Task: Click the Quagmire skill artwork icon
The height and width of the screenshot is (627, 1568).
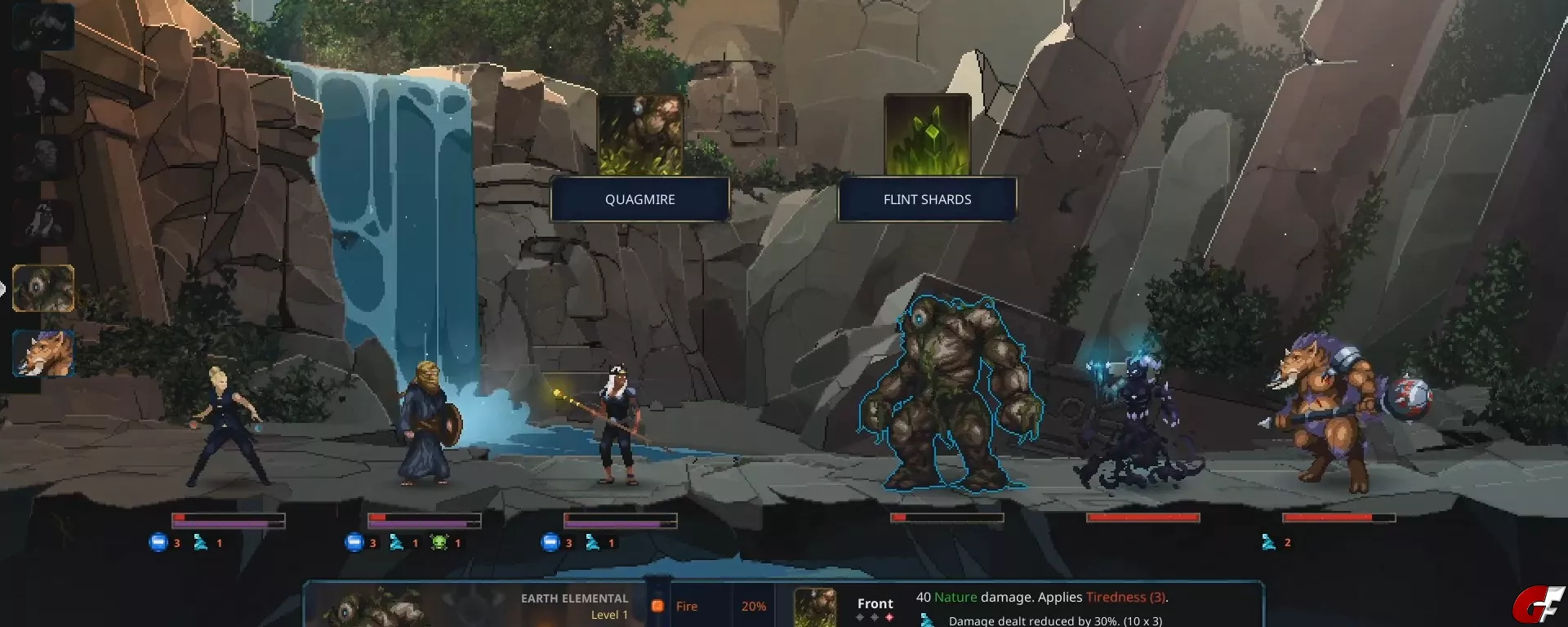Action: tap(640, 135)
